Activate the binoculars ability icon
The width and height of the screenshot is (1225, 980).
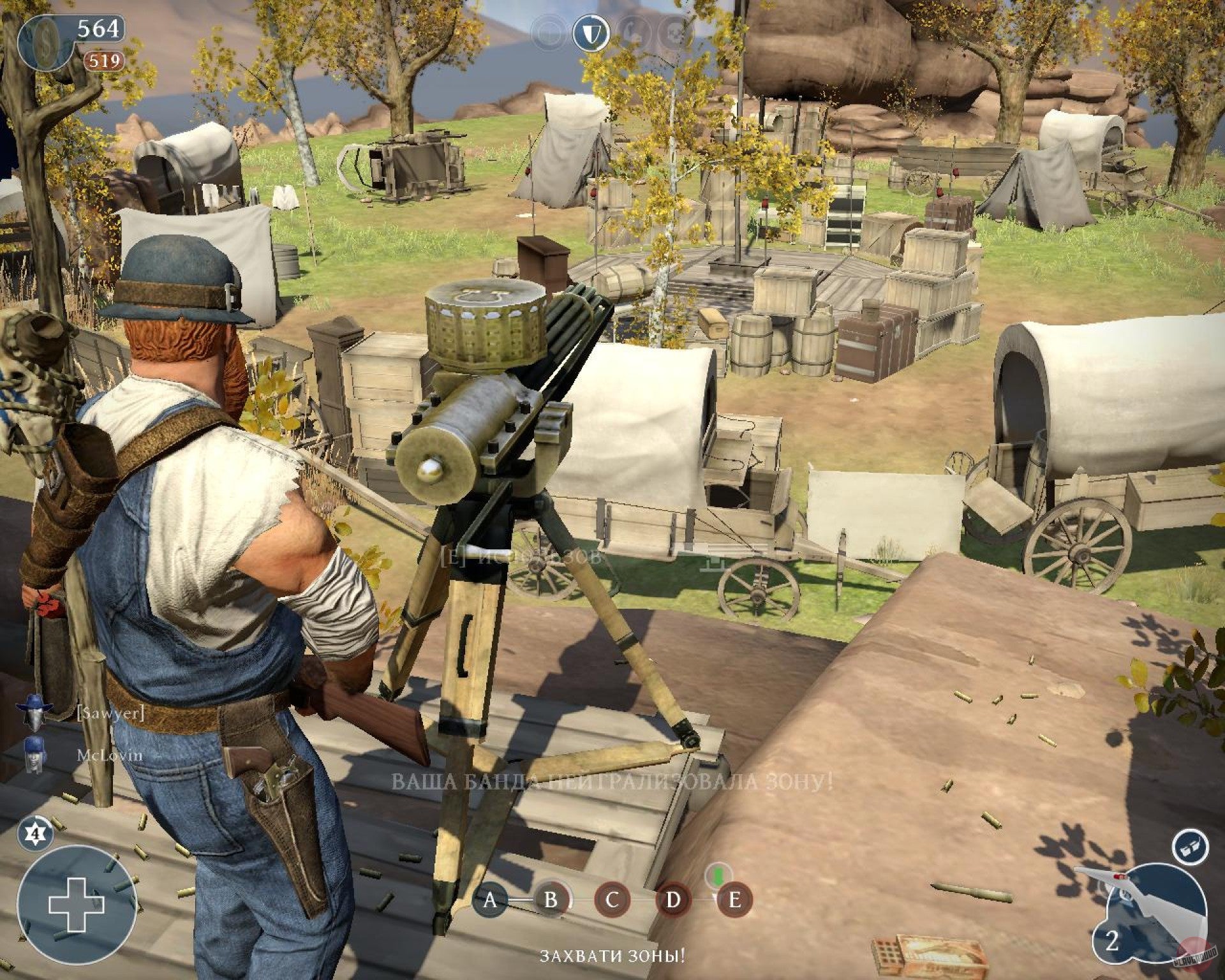[1191, 847]
